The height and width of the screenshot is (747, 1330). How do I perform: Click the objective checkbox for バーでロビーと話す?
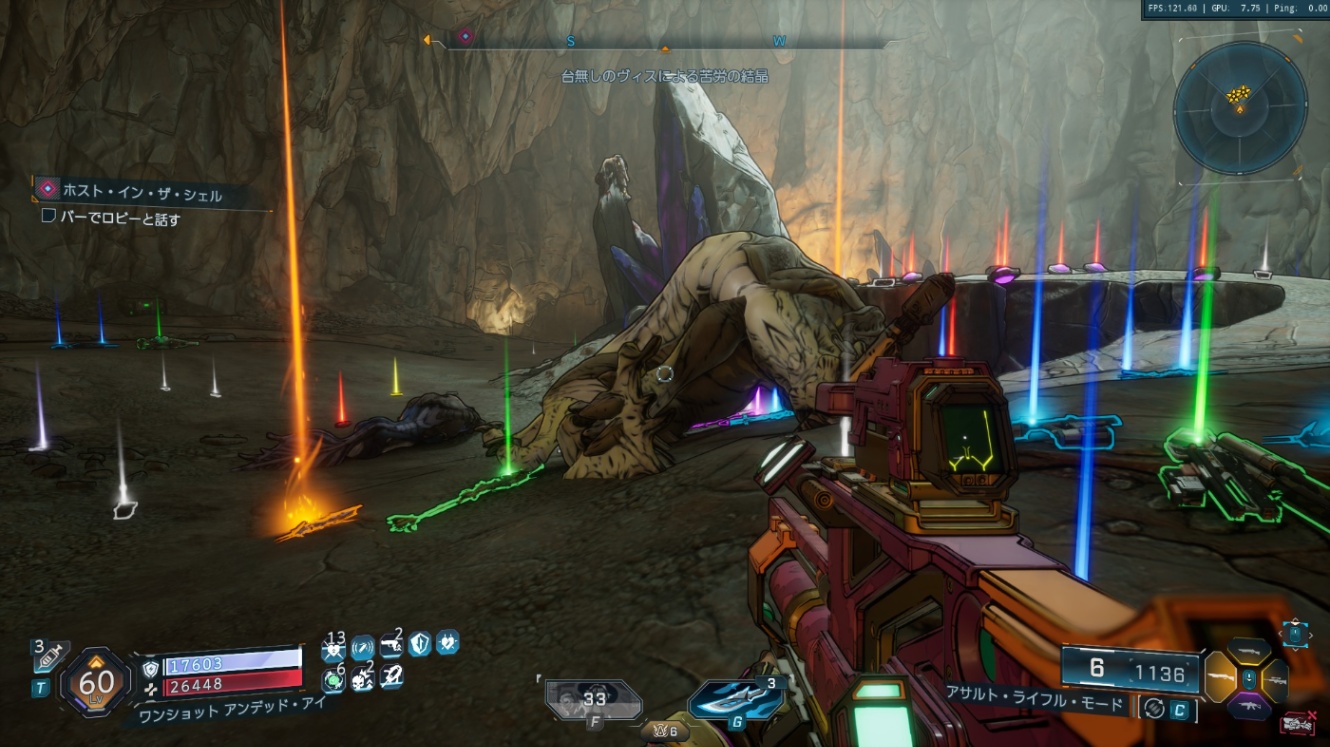click(x=48, y=216)
